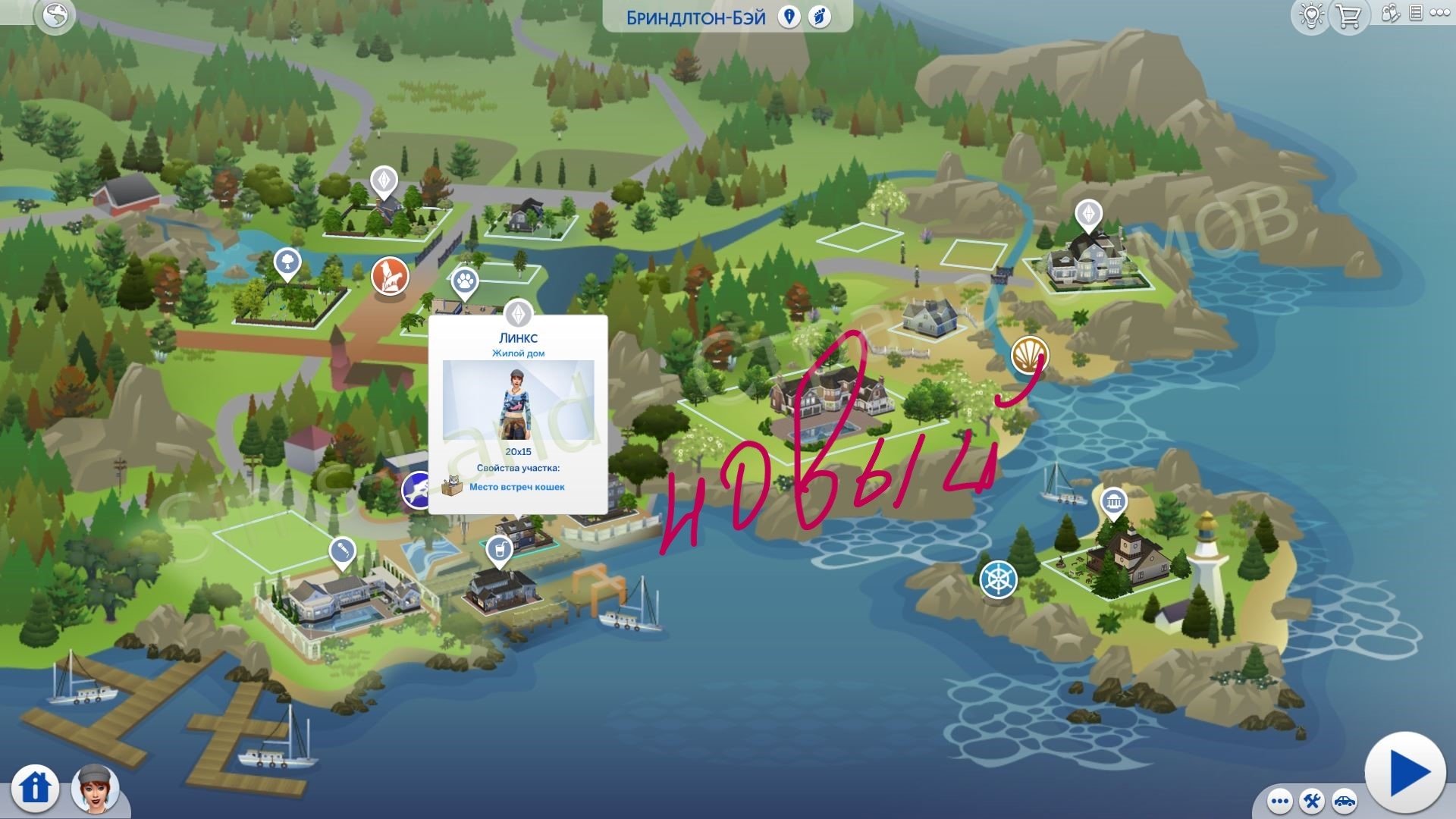Open Manage Households sims icon
1456x819 pixels.
[x=1390, y=13]
